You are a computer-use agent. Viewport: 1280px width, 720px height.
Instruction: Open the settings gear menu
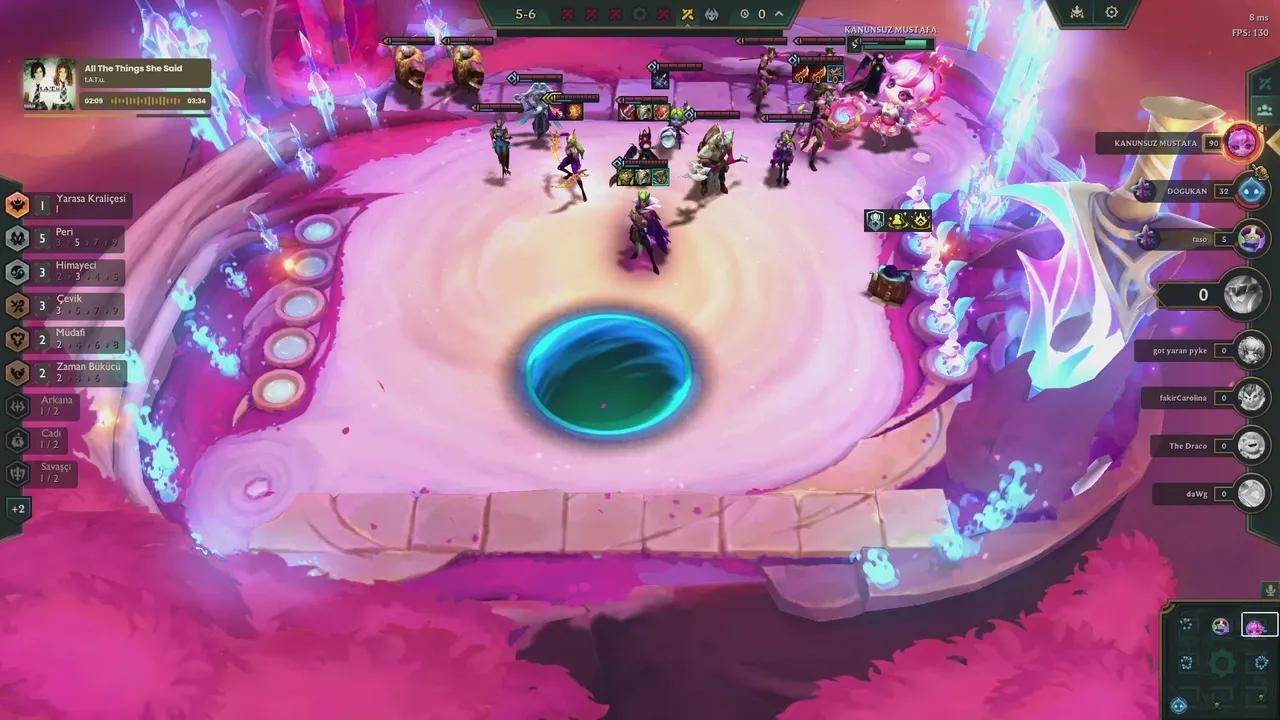click(1111, 11)
